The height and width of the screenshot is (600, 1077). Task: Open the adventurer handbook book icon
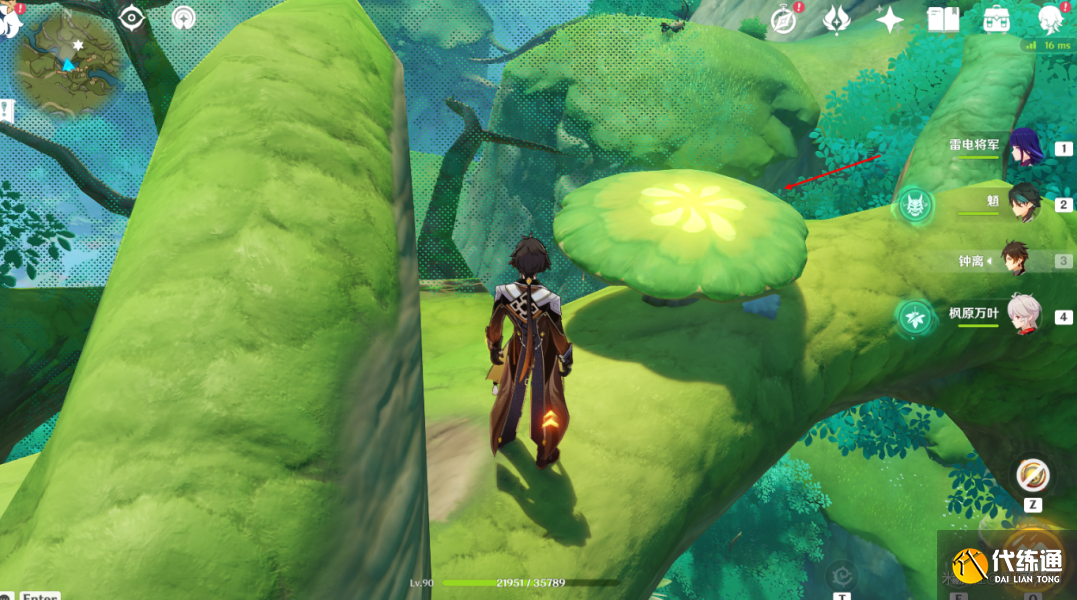tap(942, 20)
